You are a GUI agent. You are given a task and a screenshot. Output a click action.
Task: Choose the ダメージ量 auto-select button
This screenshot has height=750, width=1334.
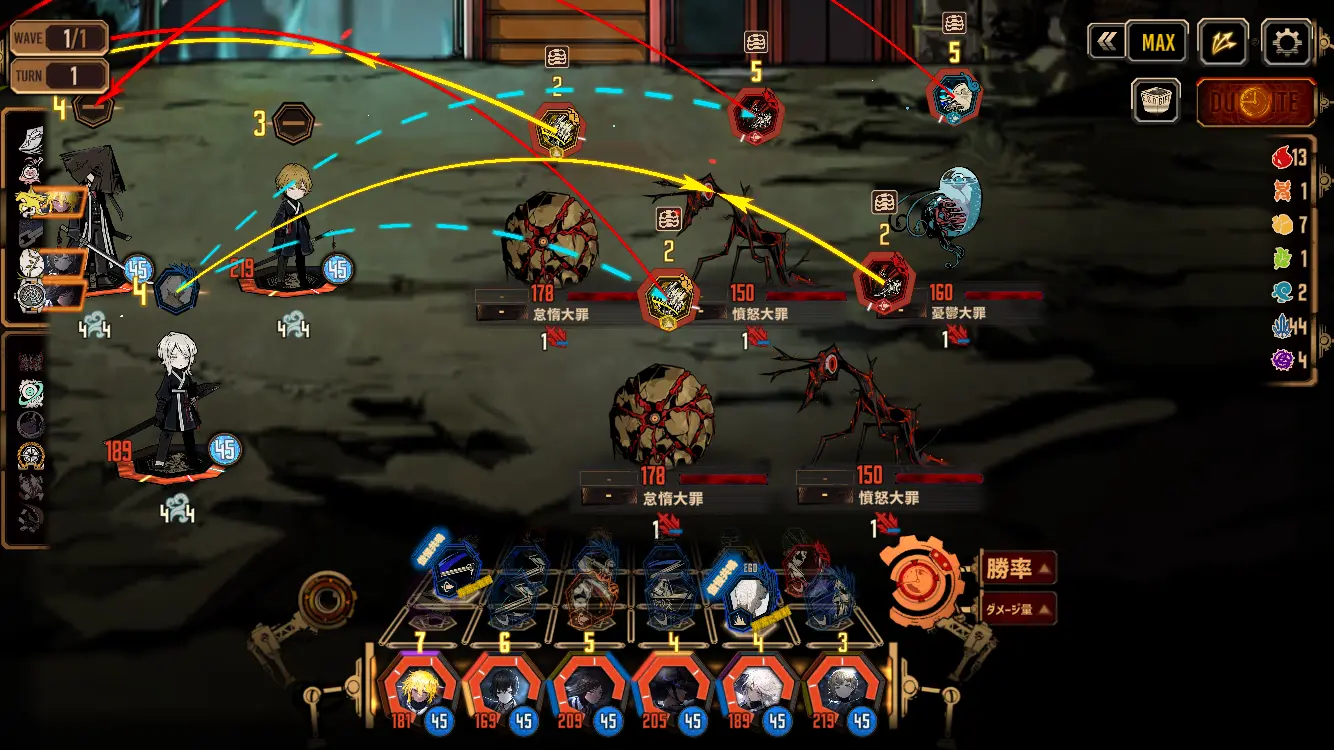click(x=1018, y=607)
